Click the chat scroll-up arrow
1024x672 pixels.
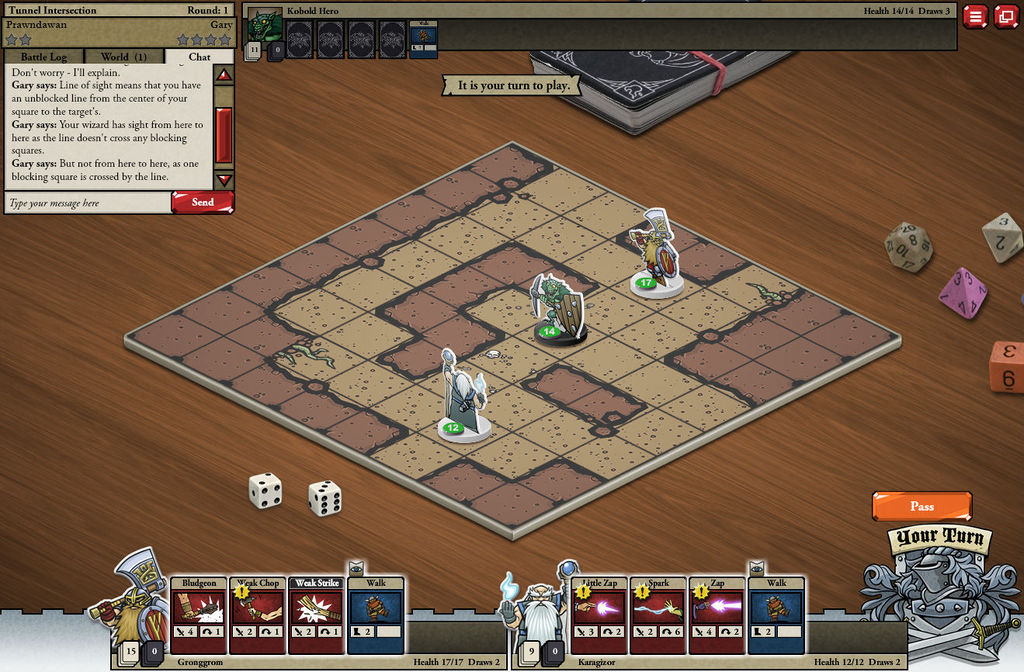(224, 75)
